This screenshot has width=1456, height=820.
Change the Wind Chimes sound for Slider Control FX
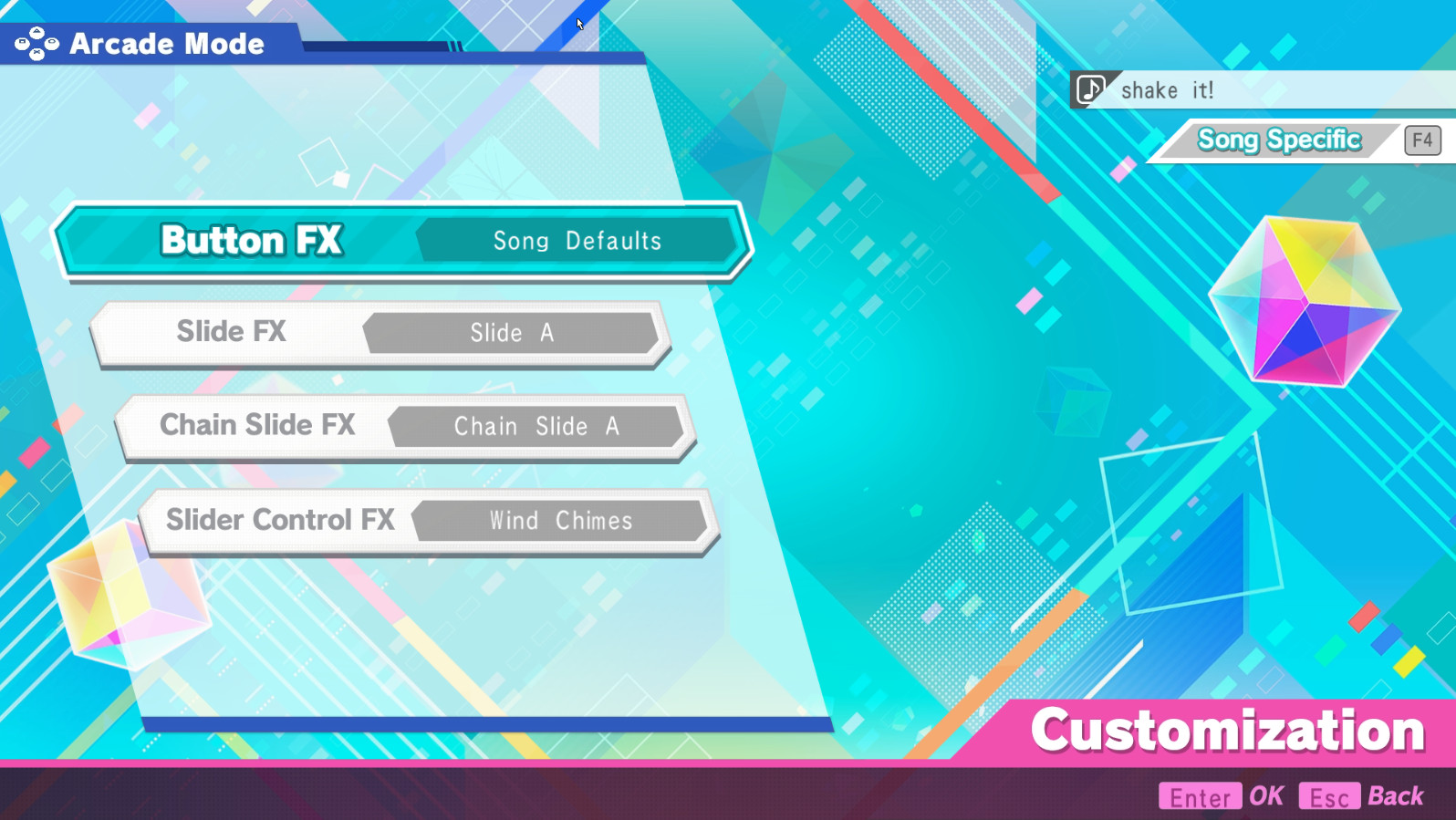(x=560, y=521)
